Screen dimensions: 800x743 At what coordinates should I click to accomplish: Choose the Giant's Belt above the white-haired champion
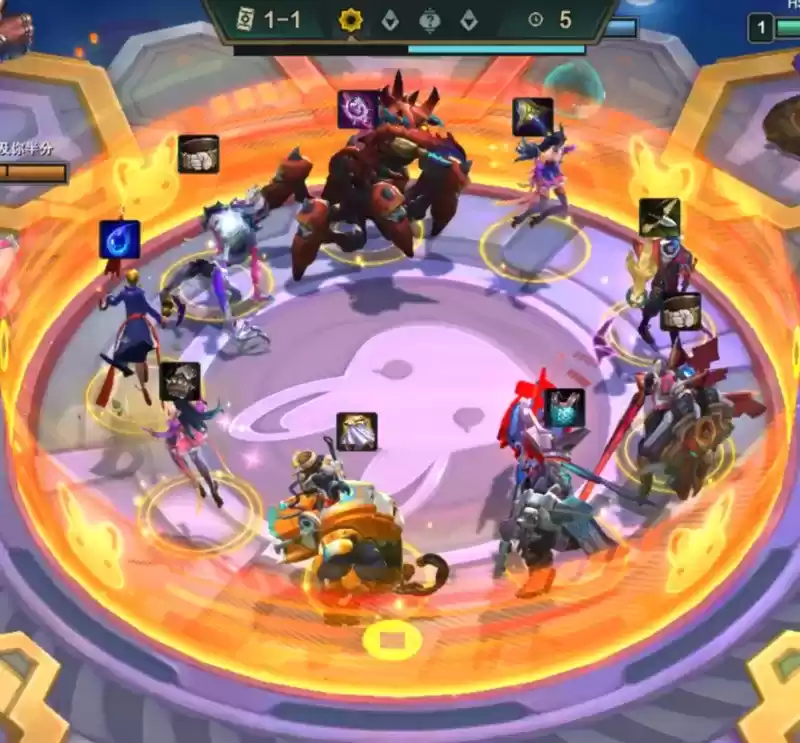coord(198,154)
